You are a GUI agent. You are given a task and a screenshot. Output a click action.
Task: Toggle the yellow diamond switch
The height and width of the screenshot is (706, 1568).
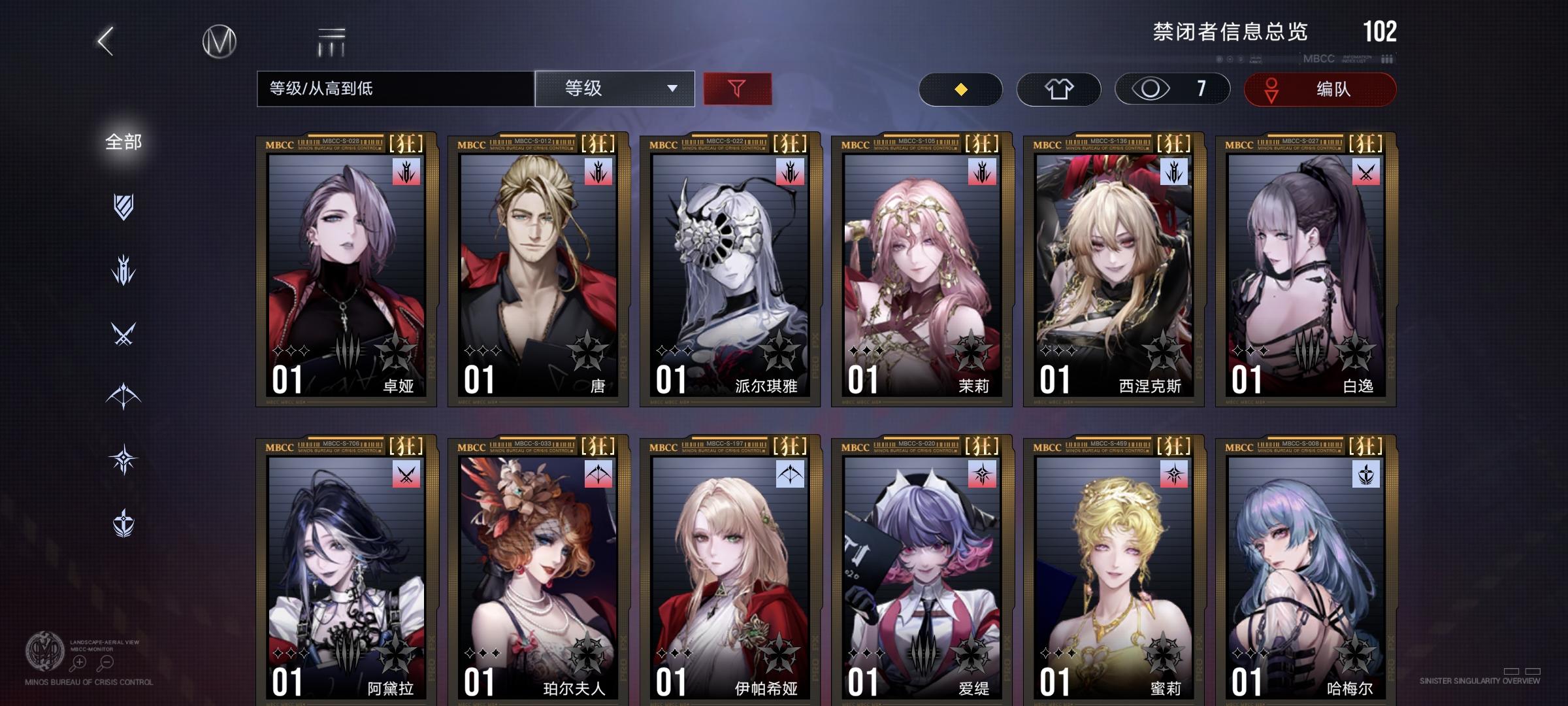(x=960, y=89)
